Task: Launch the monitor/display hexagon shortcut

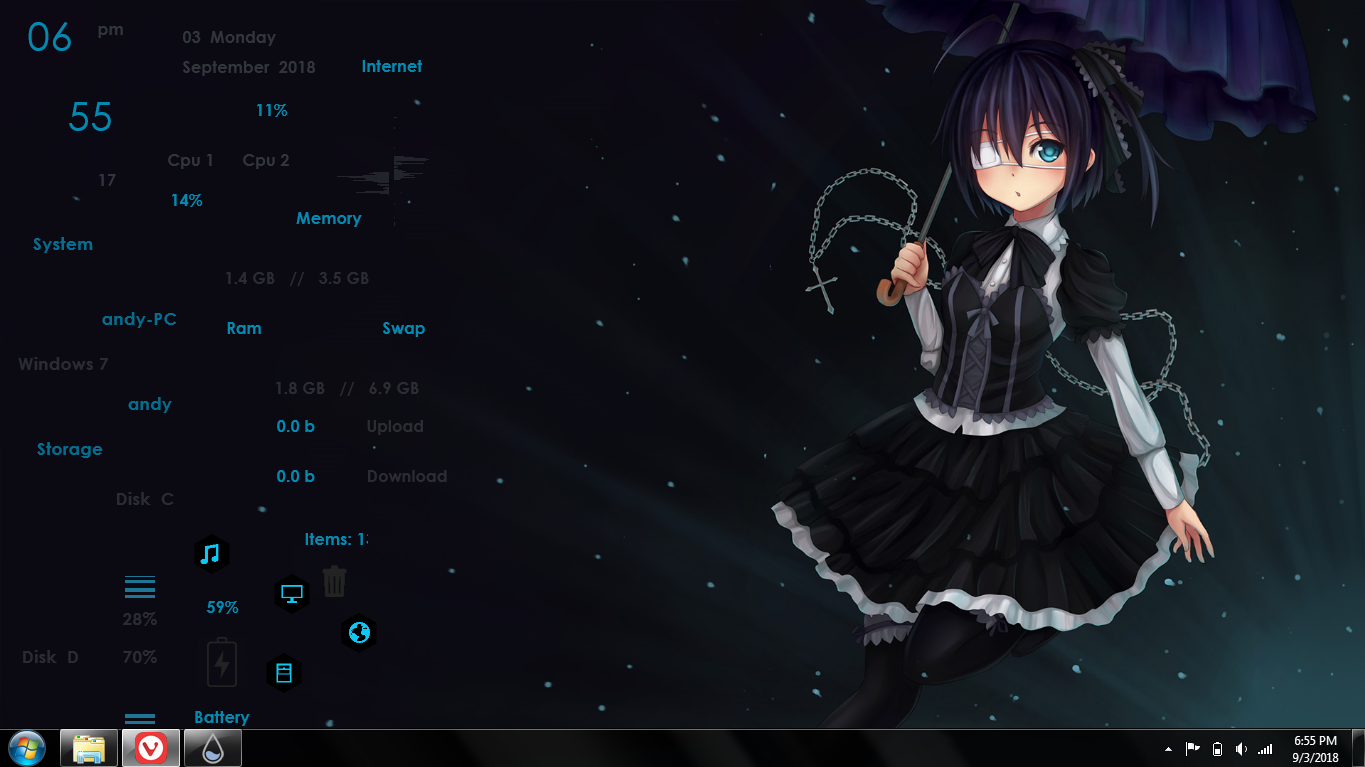Action: click(x=291, y=594)
